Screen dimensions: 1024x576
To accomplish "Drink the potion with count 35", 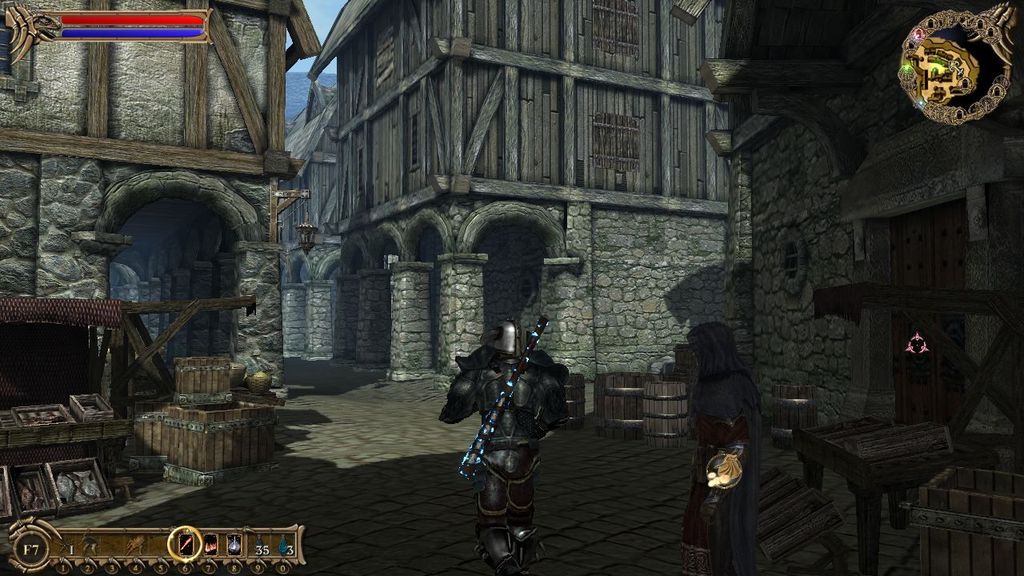I will [x=260, y=545].
